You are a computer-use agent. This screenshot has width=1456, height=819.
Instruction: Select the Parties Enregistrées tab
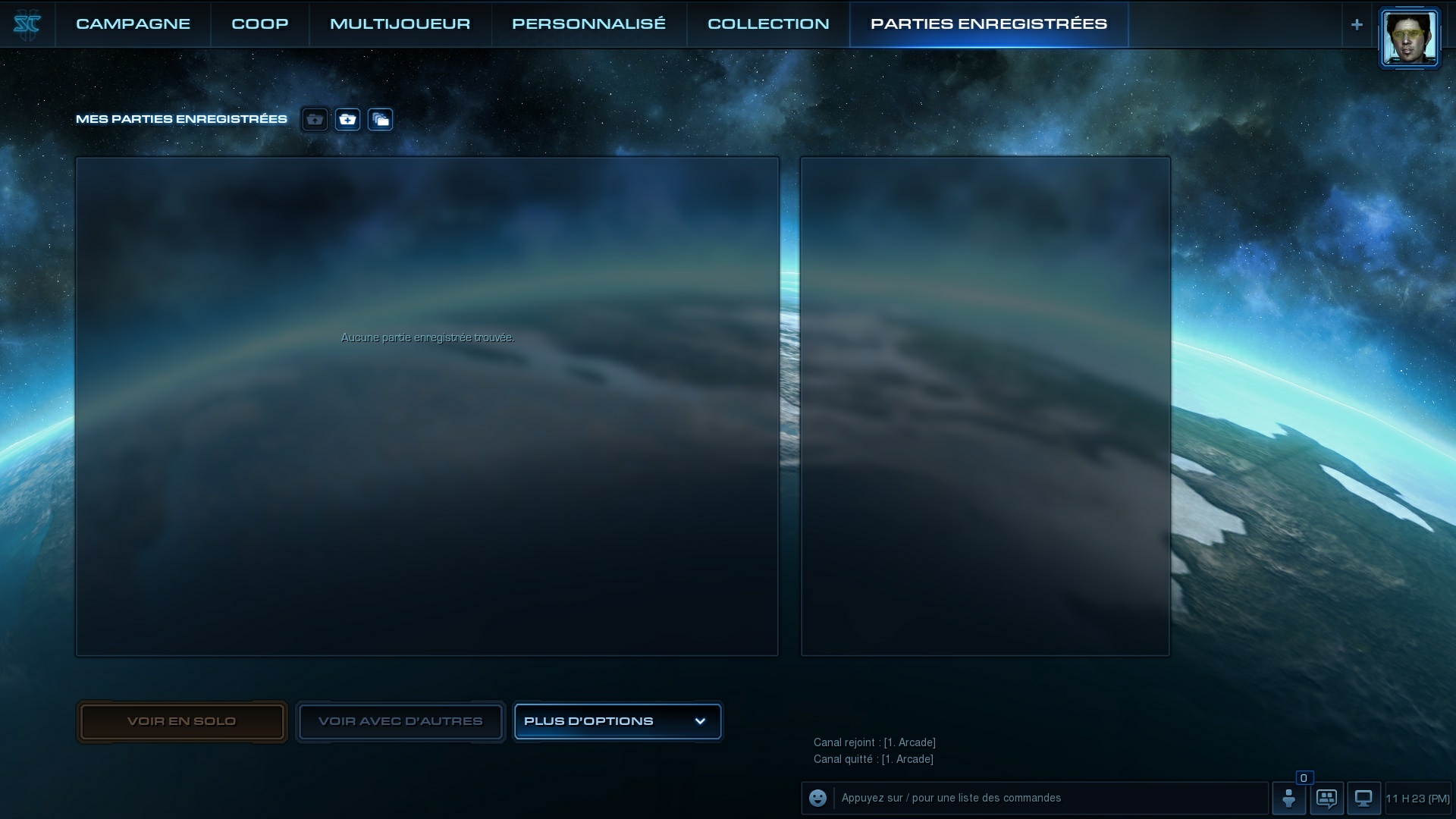pyautogui.click(x=988, y=24)
